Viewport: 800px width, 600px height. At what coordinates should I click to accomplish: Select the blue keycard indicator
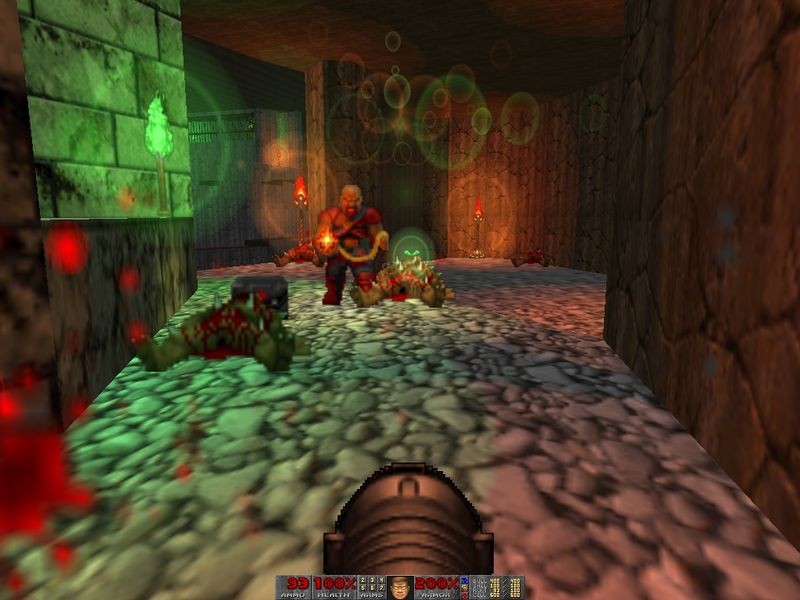(x=464, y=580)
